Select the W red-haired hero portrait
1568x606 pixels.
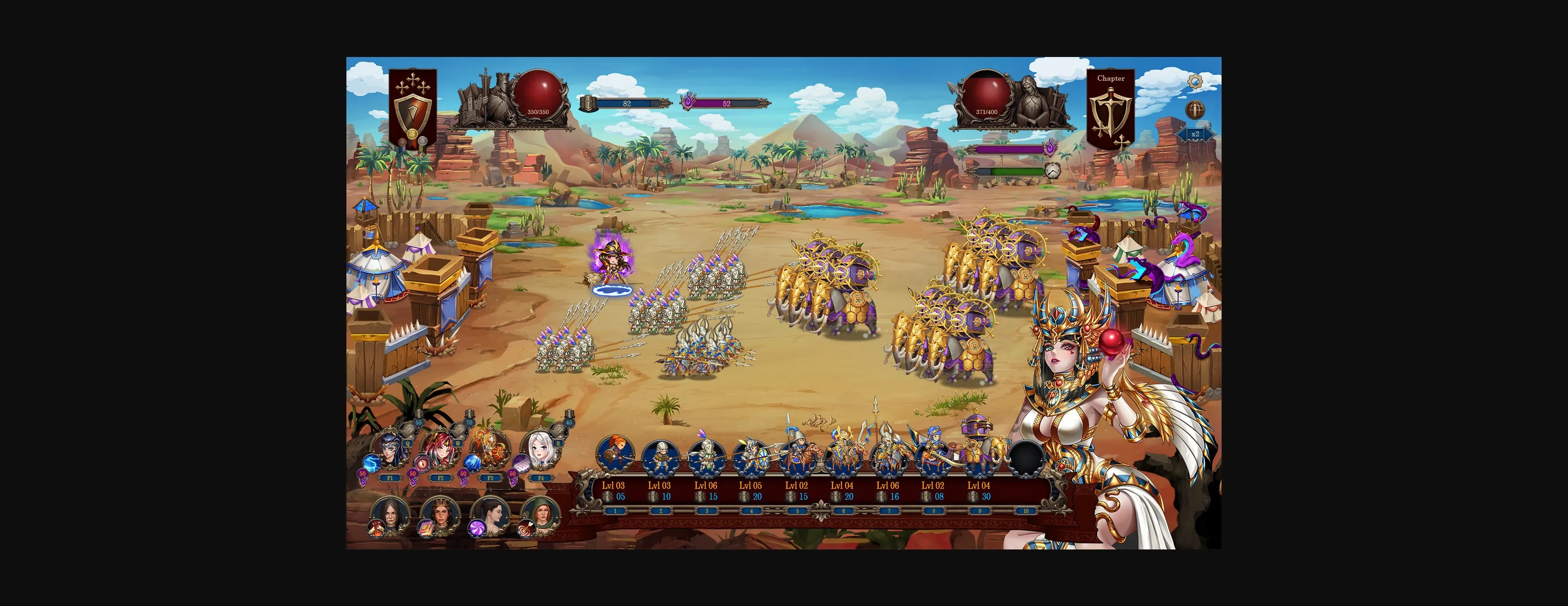(441, 448)
